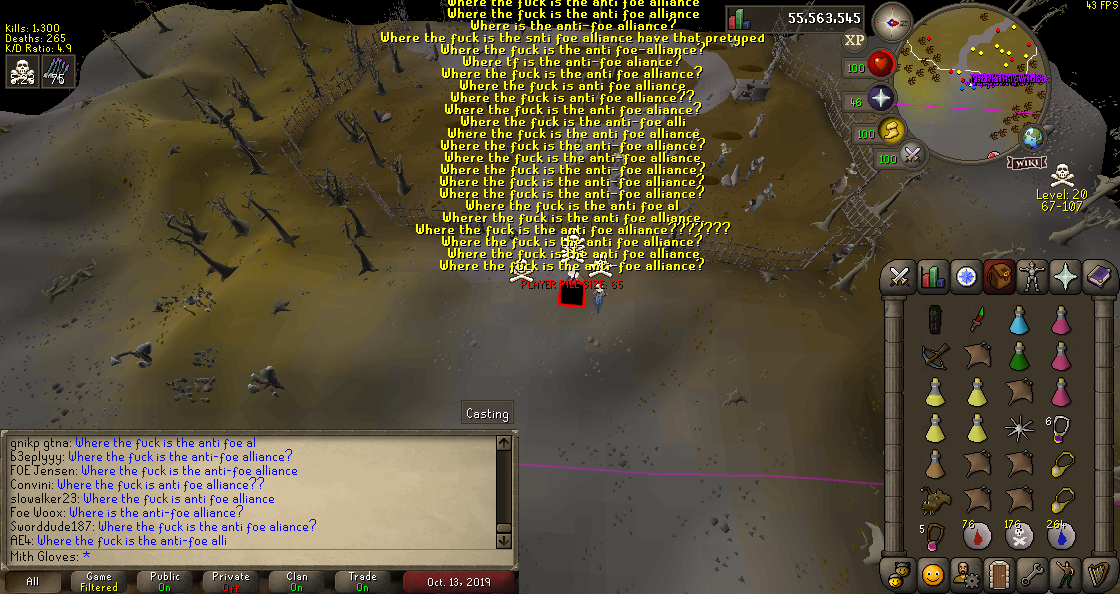This screenshot has width=1120, height=594.
Task: Open the wrench Settings tab
Action: click(x=1031, y=575)
